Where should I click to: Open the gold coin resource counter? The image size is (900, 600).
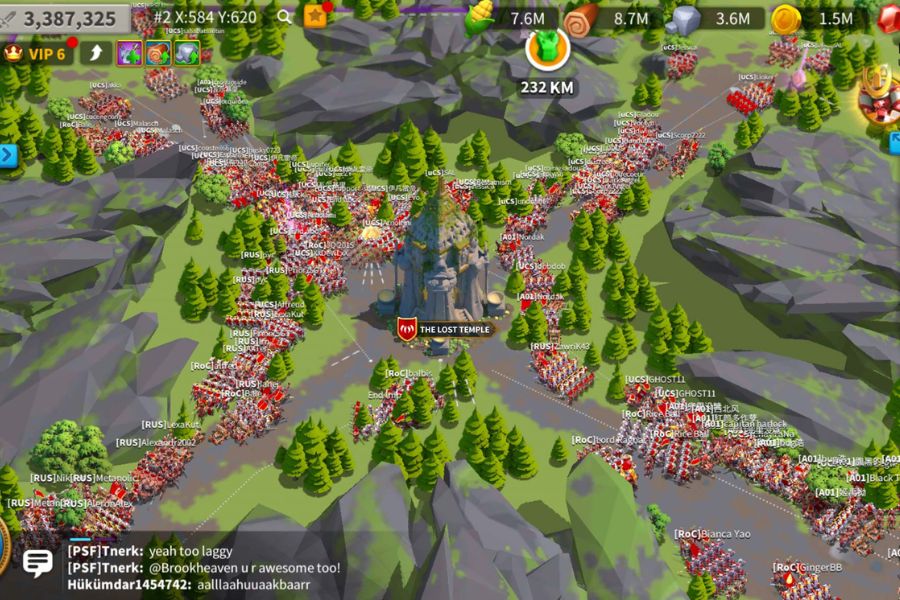[x=815, y=18]
